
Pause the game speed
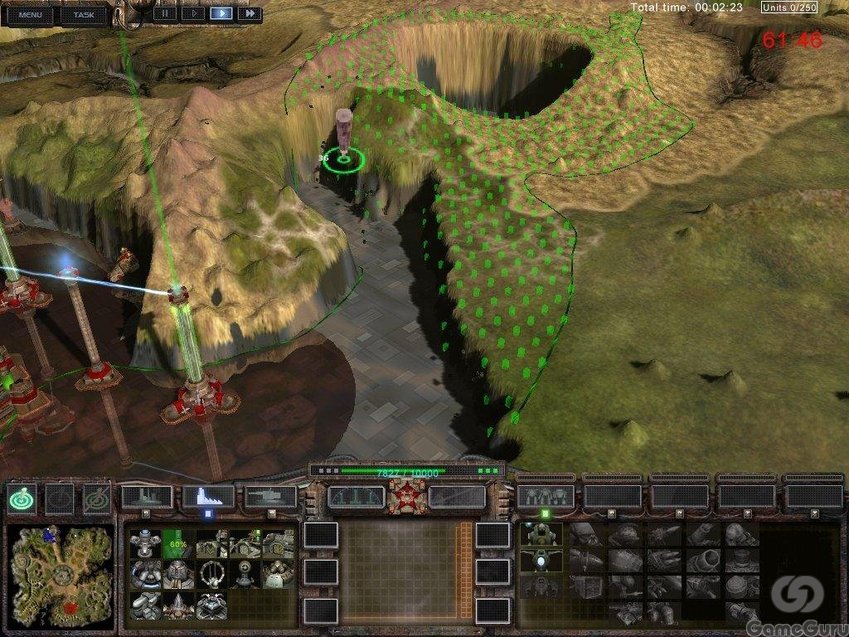coord(164,14)
